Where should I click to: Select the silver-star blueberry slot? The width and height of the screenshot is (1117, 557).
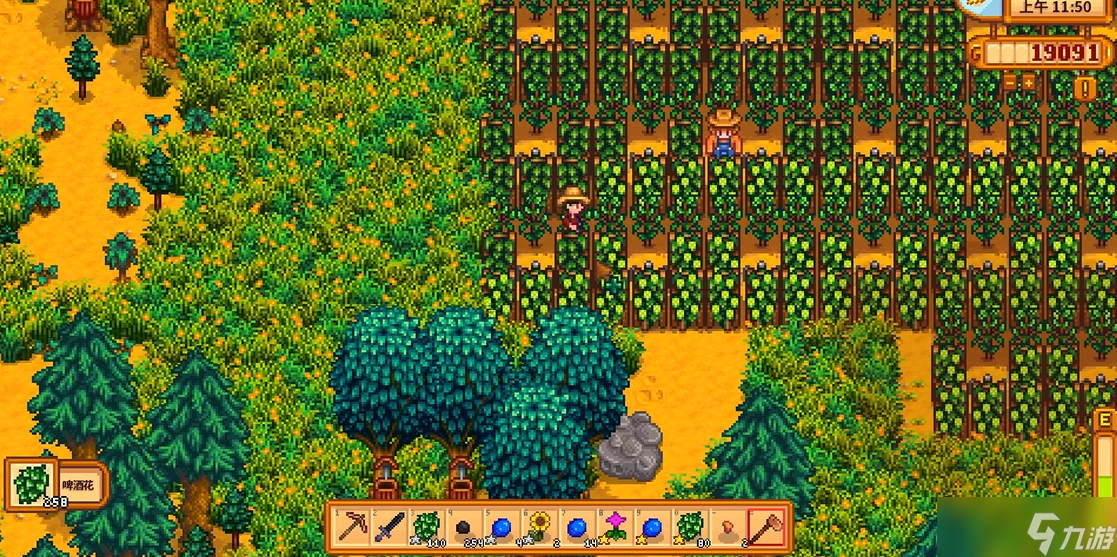coord(502,525)
